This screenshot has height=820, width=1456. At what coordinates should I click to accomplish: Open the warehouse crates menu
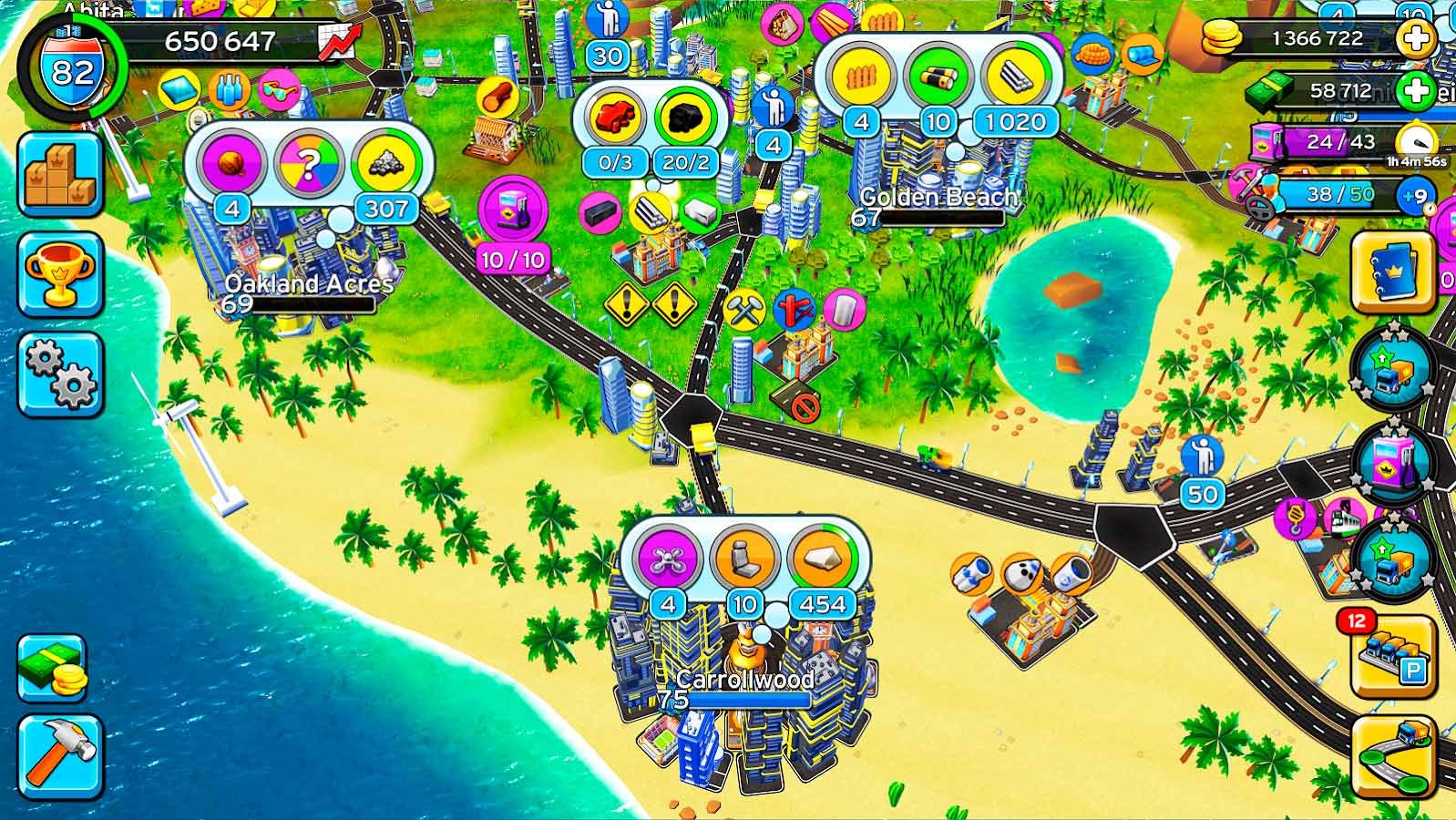(59, 175)
